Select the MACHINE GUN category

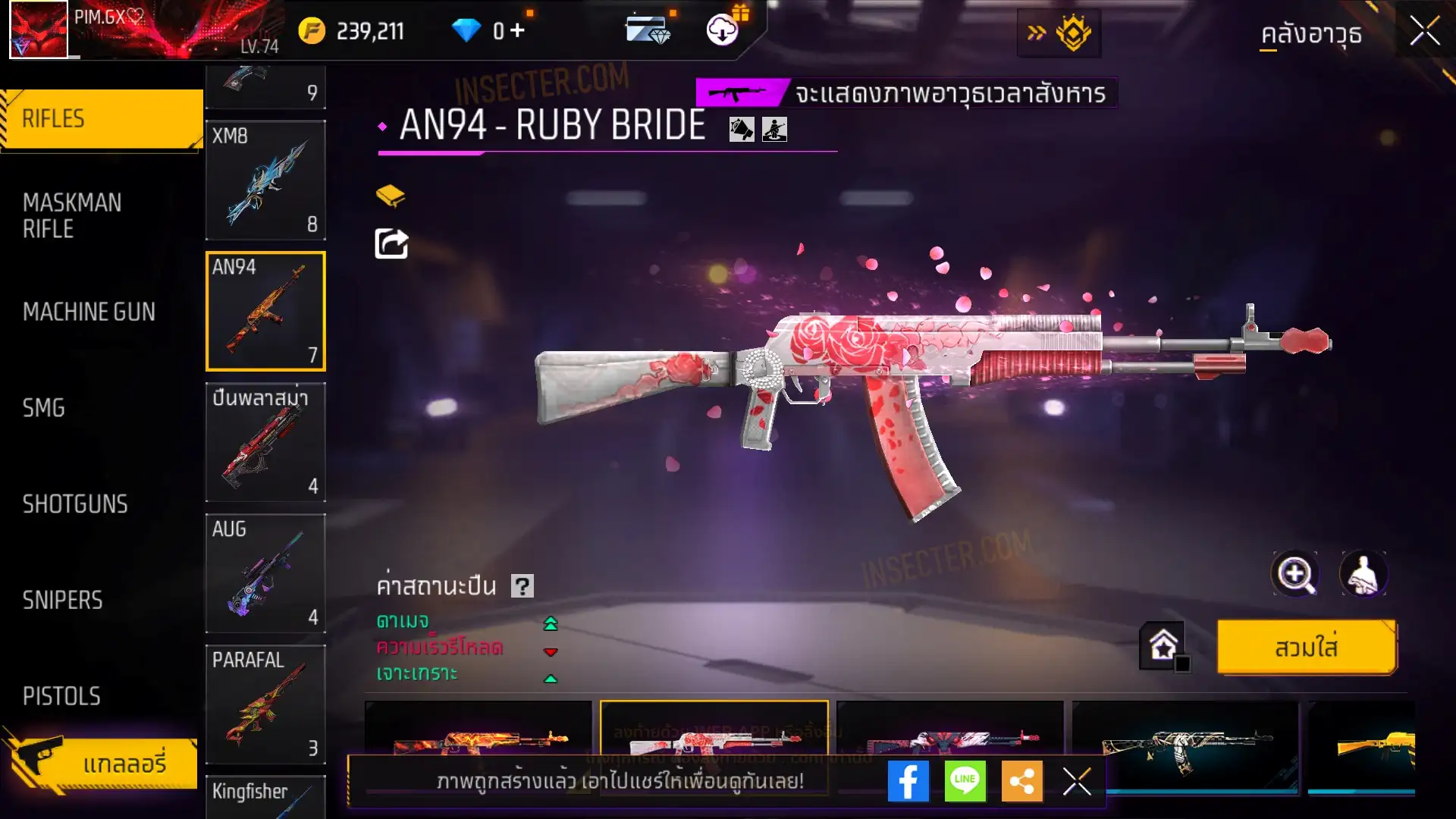point(89,312)
